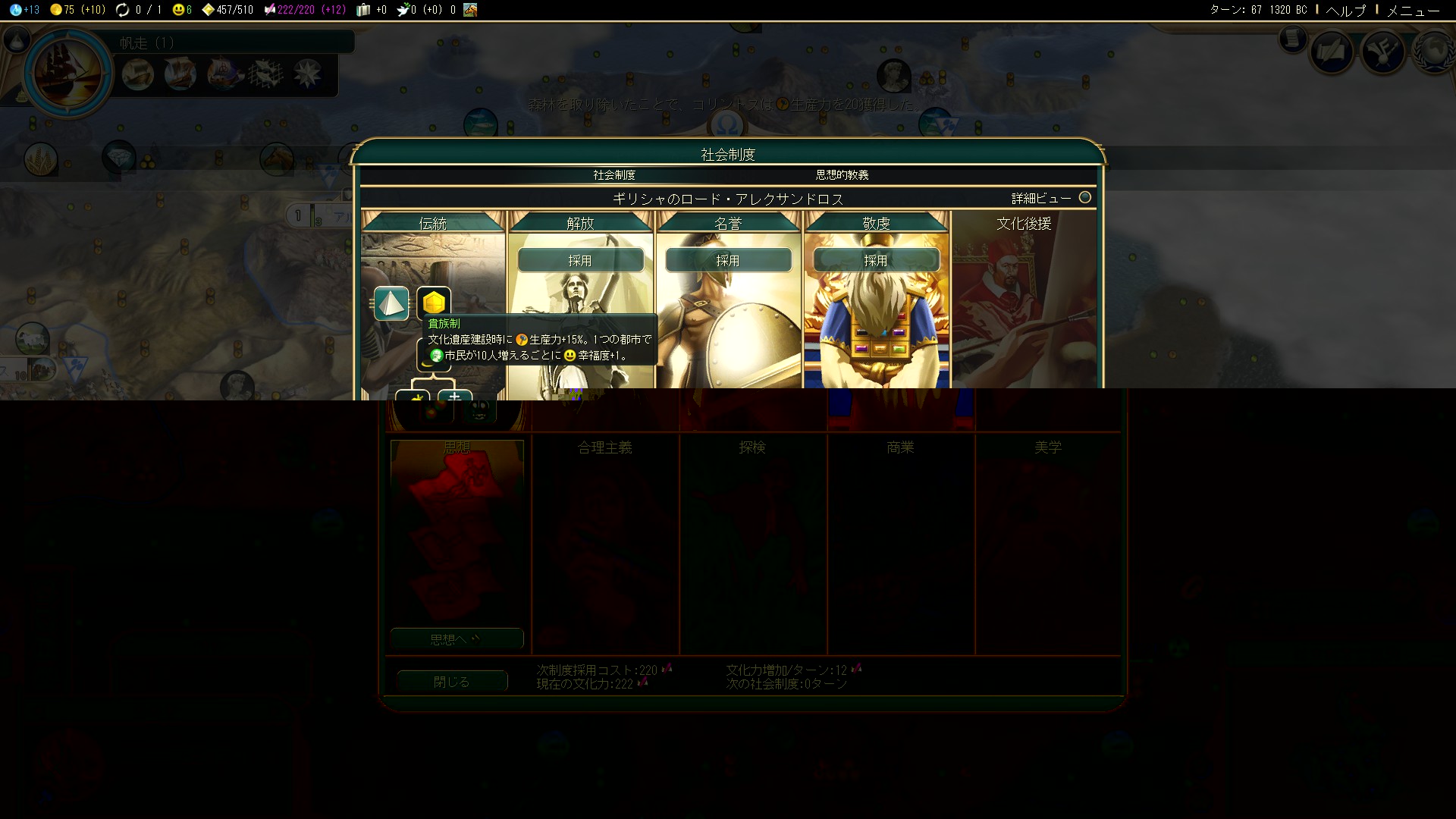Open the メニュー in the top bar
This screenshot has height=819, width=1456.
pyautogui.click(x=1413, y=10)
